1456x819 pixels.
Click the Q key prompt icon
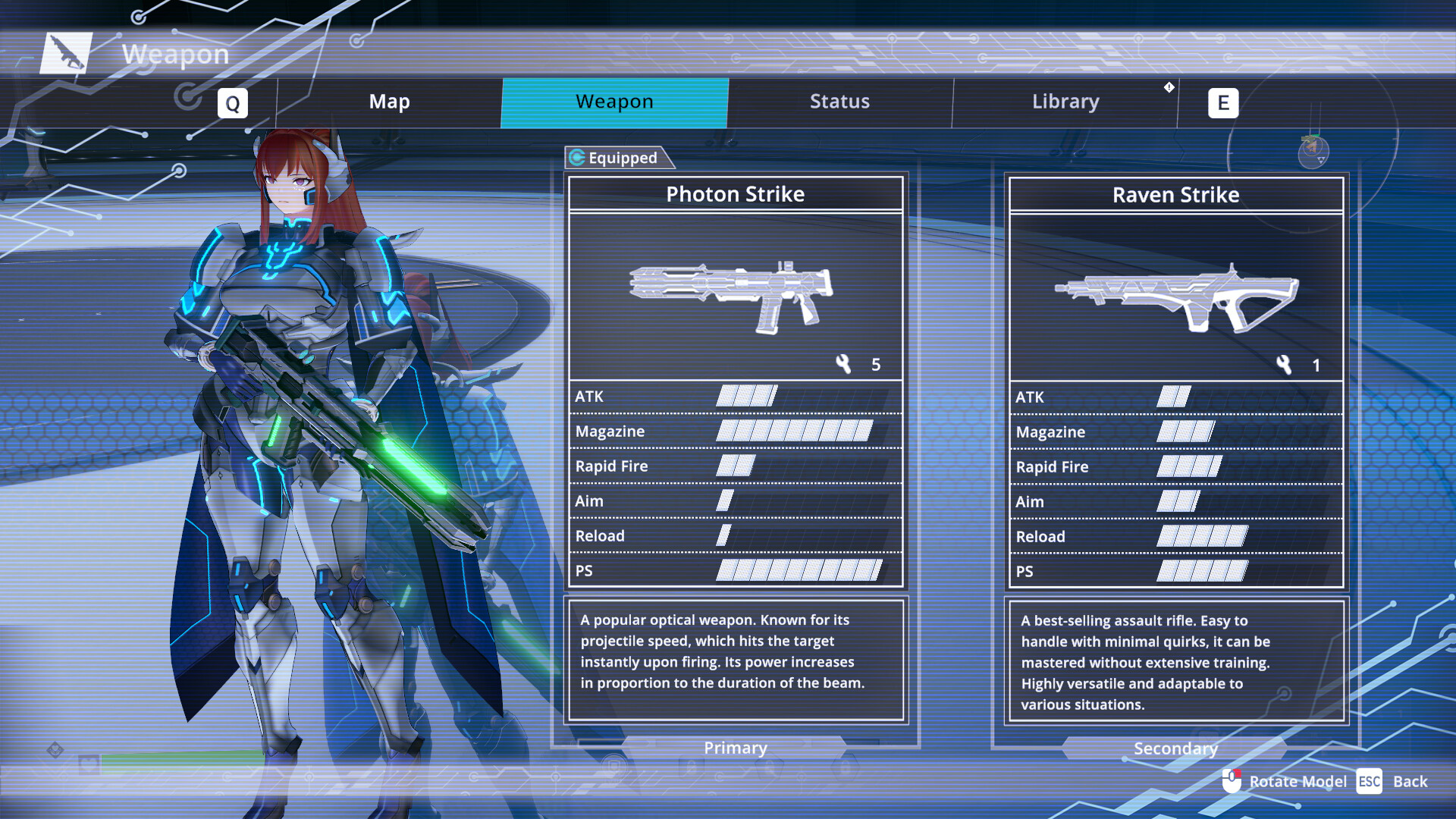pyautogui.click(x=233, y=102)
